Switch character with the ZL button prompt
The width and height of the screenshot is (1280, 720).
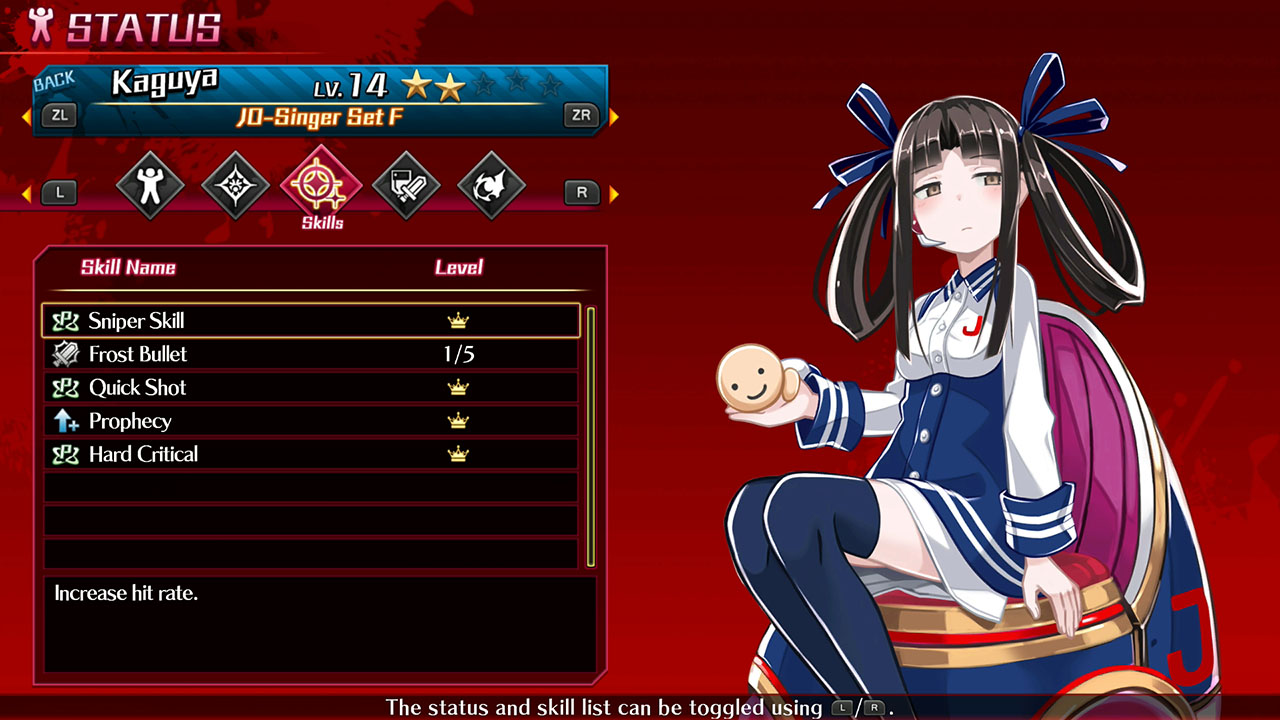click(59, 116)
